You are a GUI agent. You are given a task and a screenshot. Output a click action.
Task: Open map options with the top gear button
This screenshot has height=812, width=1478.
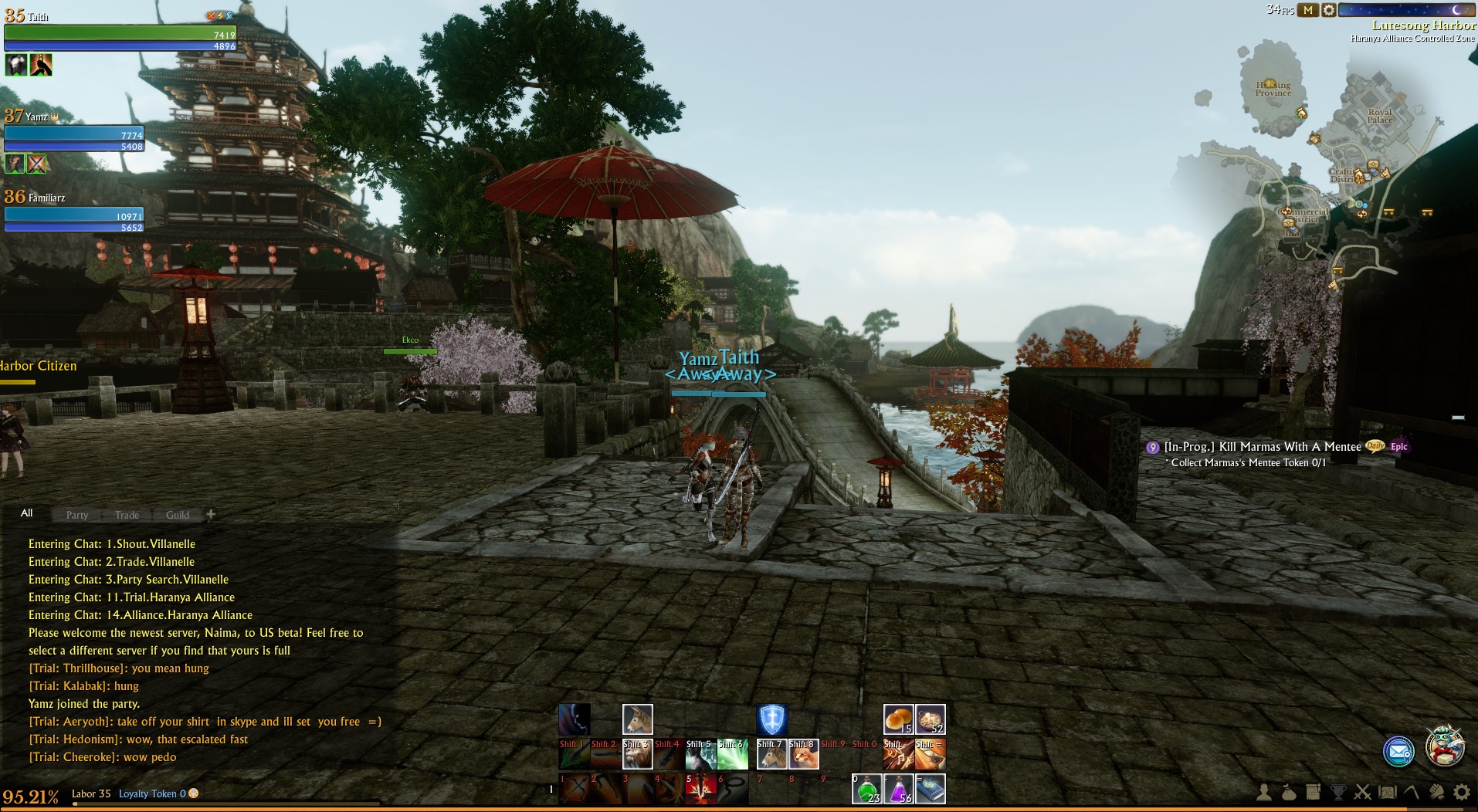click(x=1328, y=10)
